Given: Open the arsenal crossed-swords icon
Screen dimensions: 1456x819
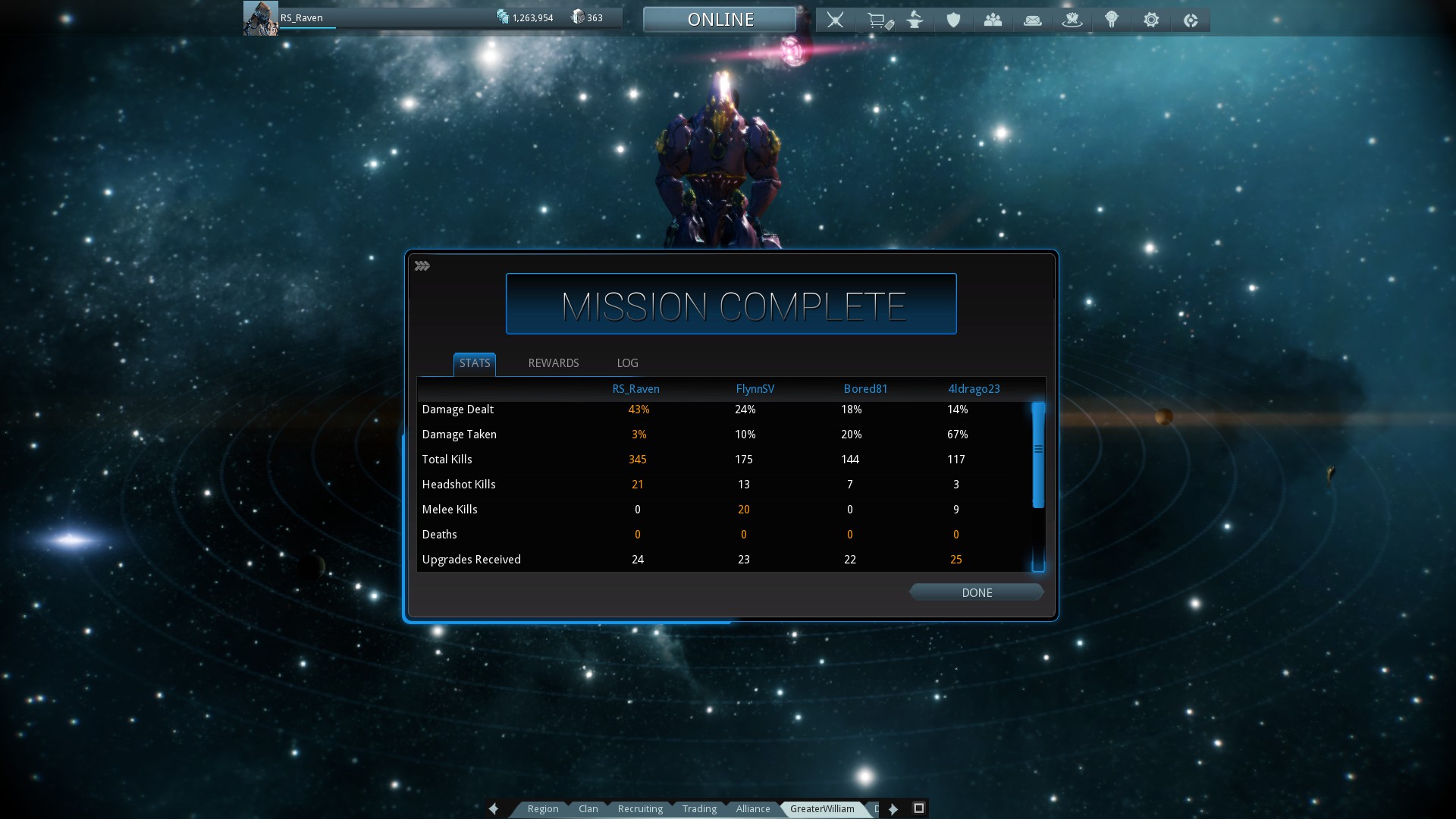Looking at the screenshot, I should [x=835, y=20].
